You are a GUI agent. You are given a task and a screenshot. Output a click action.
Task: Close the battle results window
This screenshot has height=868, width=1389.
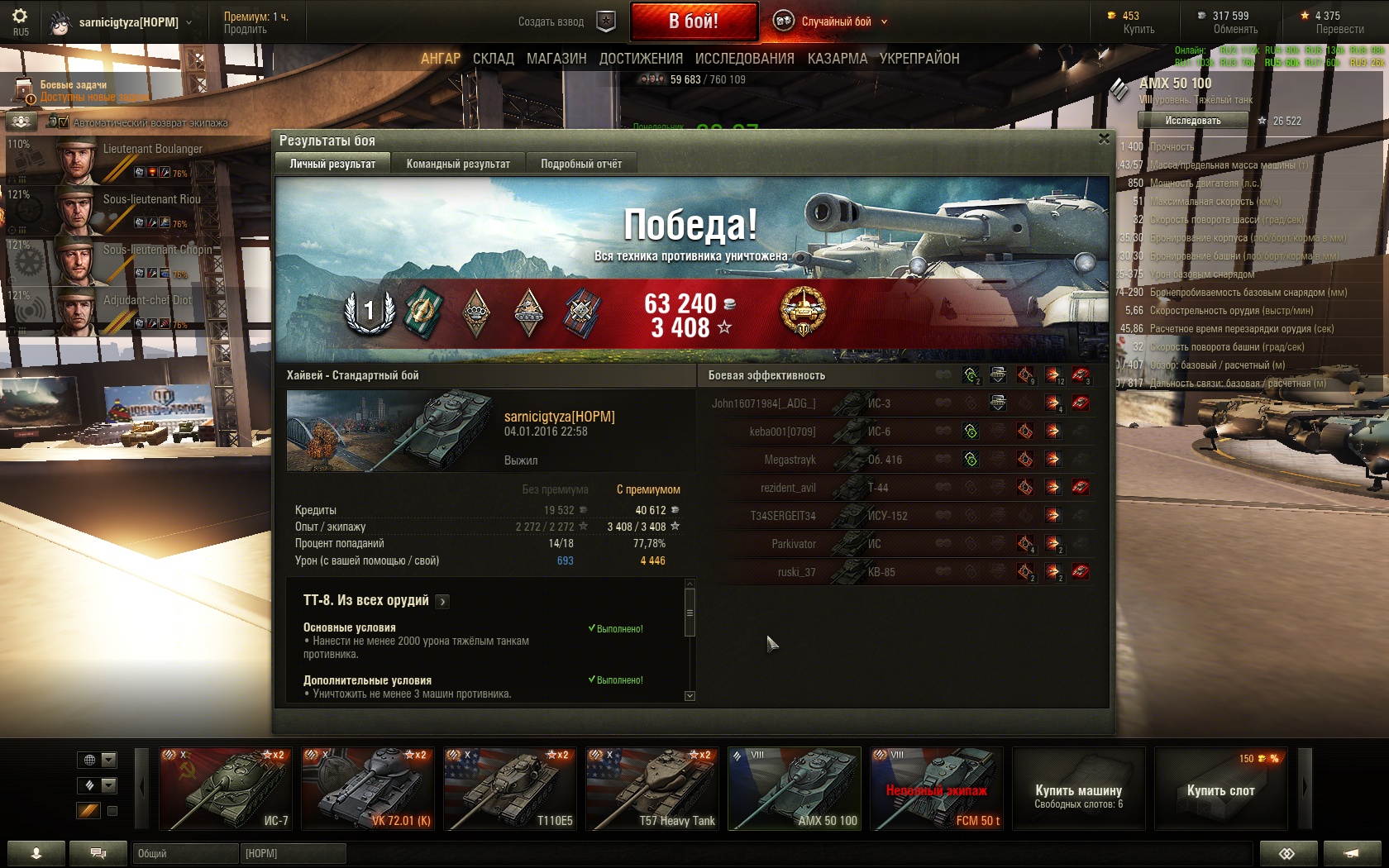(1104, 139)
